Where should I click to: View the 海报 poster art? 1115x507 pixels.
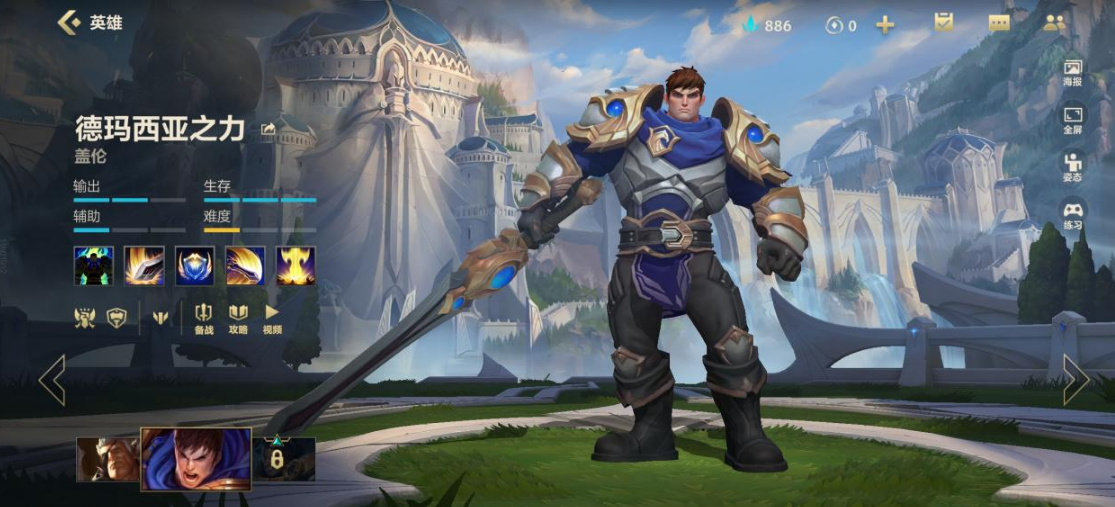click(x=1072, y=73)
